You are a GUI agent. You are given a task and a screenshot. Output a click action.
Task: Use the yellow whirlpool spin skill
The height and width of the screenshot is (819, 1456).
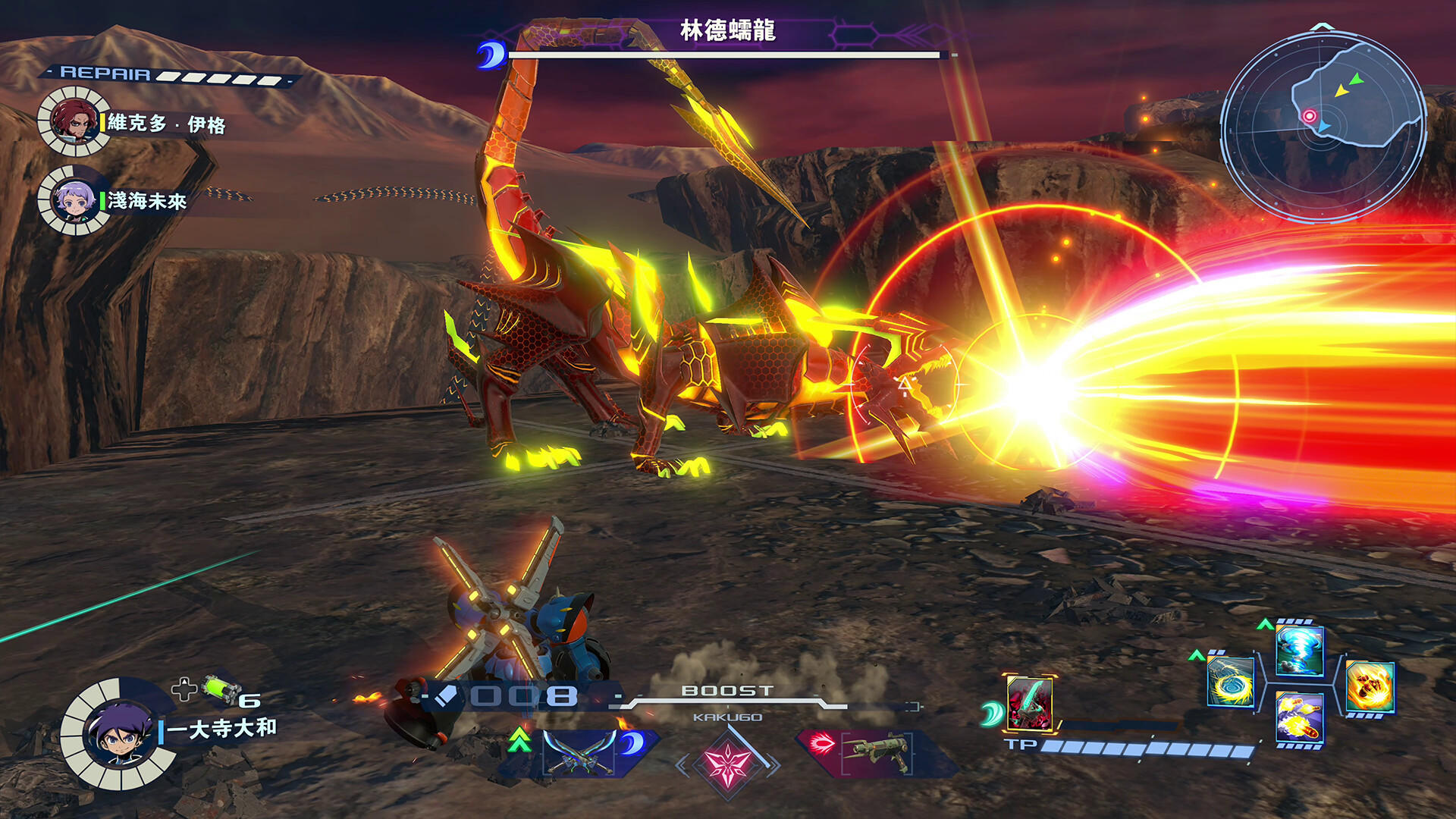point(1230,682)
